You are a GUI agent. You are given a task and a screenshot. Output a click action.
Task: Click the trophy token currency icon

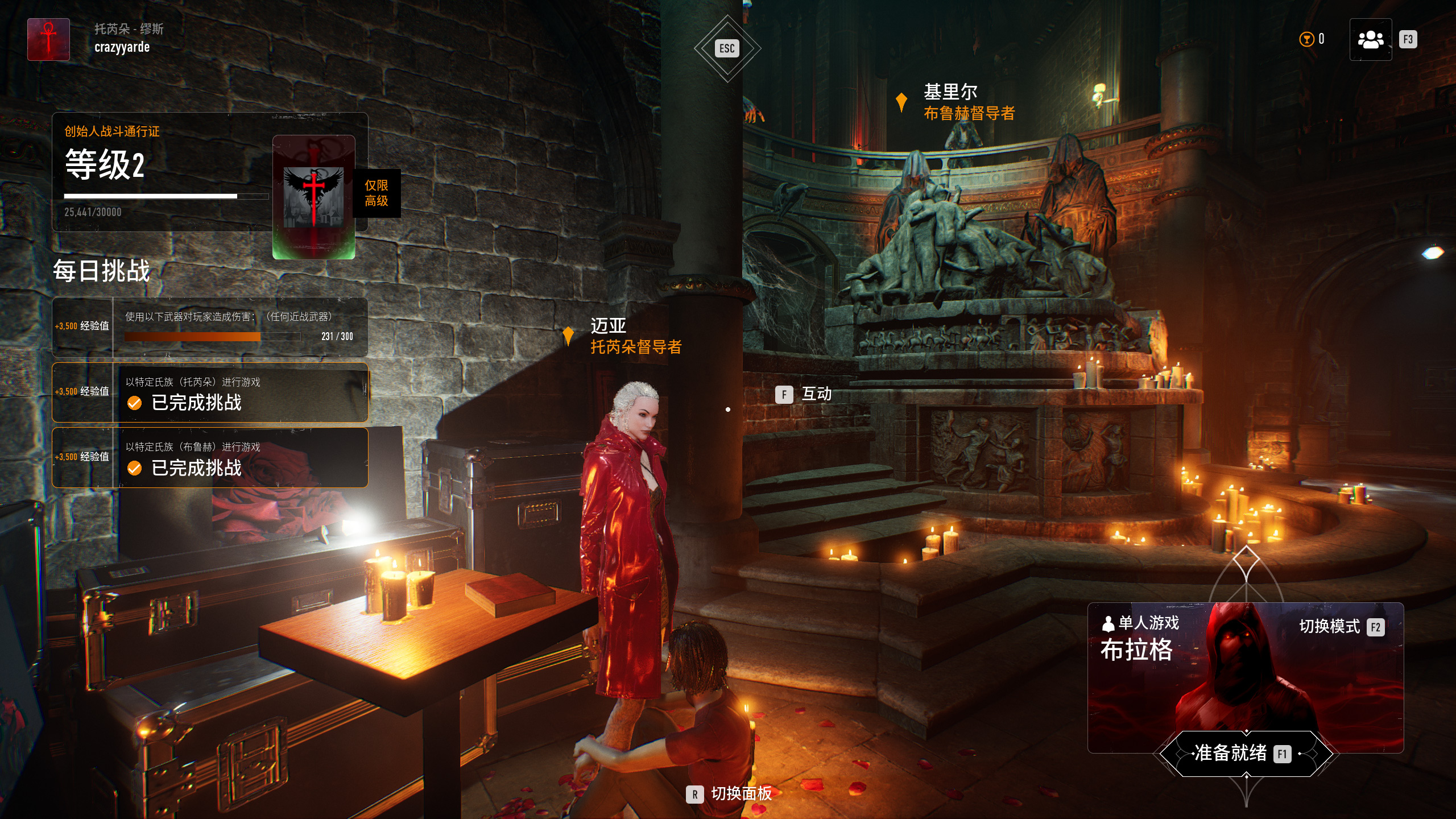point(1306,39)
